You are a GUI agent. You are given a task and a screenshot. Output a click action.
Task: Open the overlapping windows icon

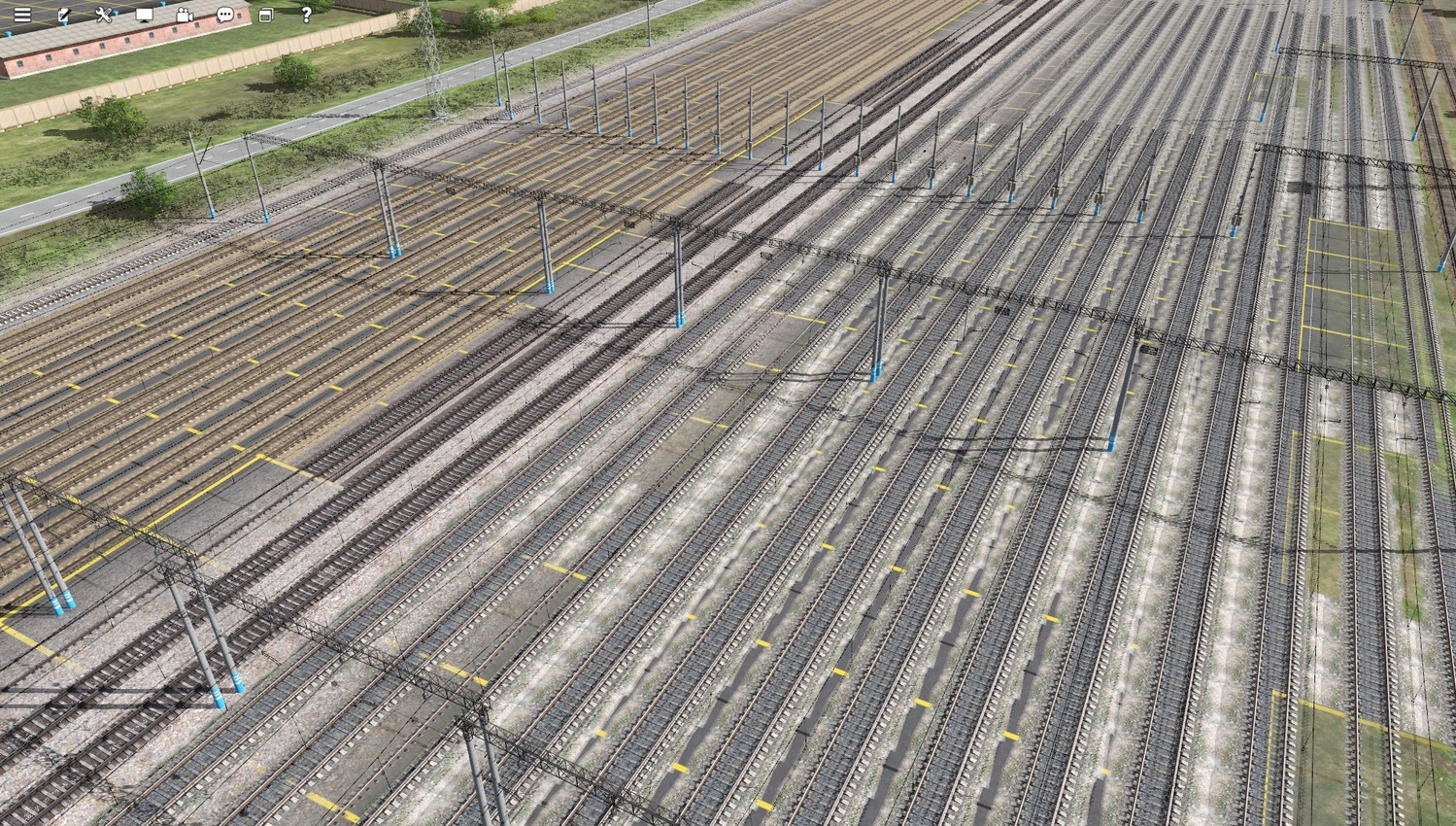tap(265, 15)
